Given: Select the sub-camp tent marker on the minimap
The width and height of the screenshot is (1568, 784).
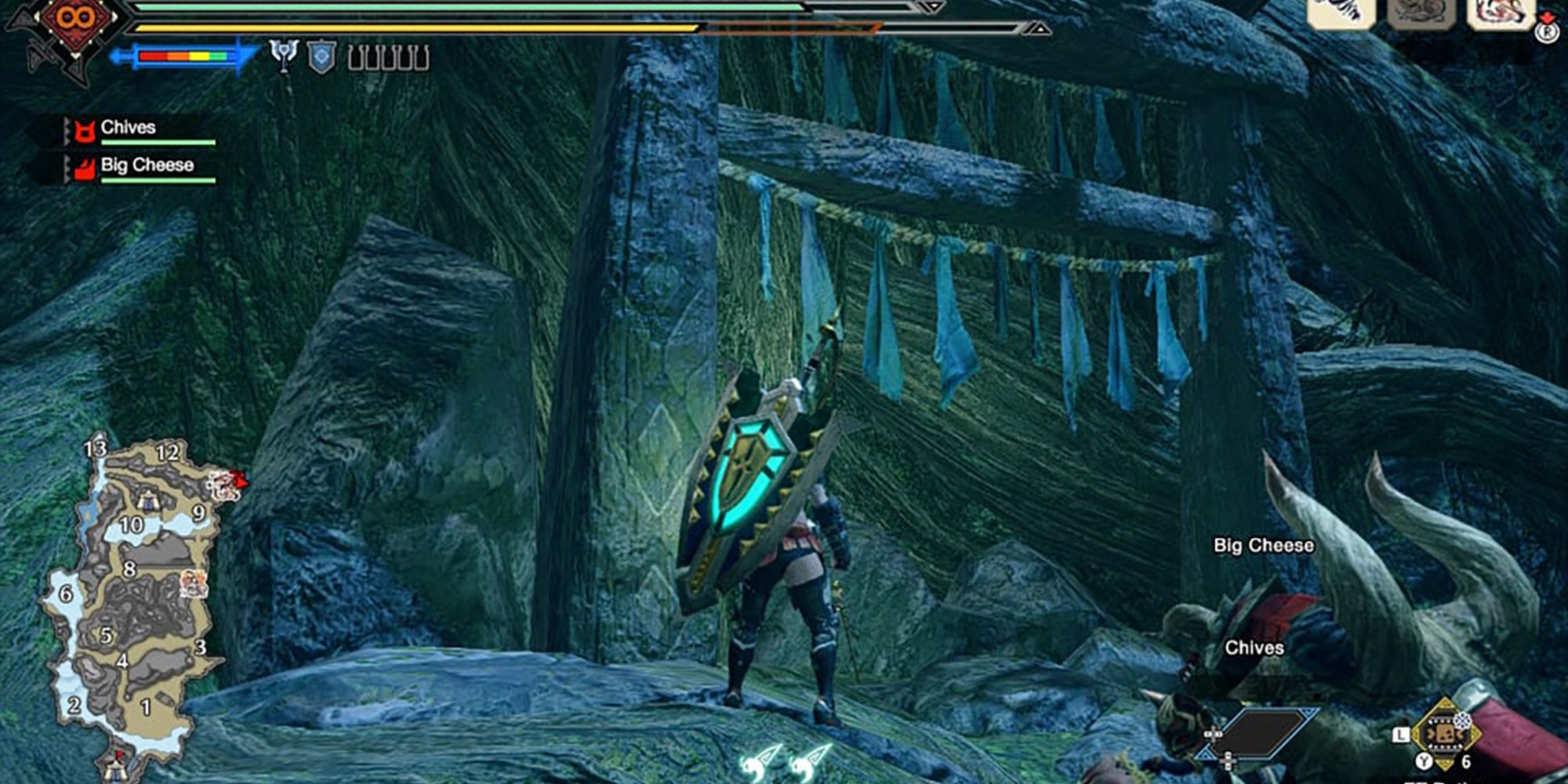Looking at the screenshot, I should point(148,499).
